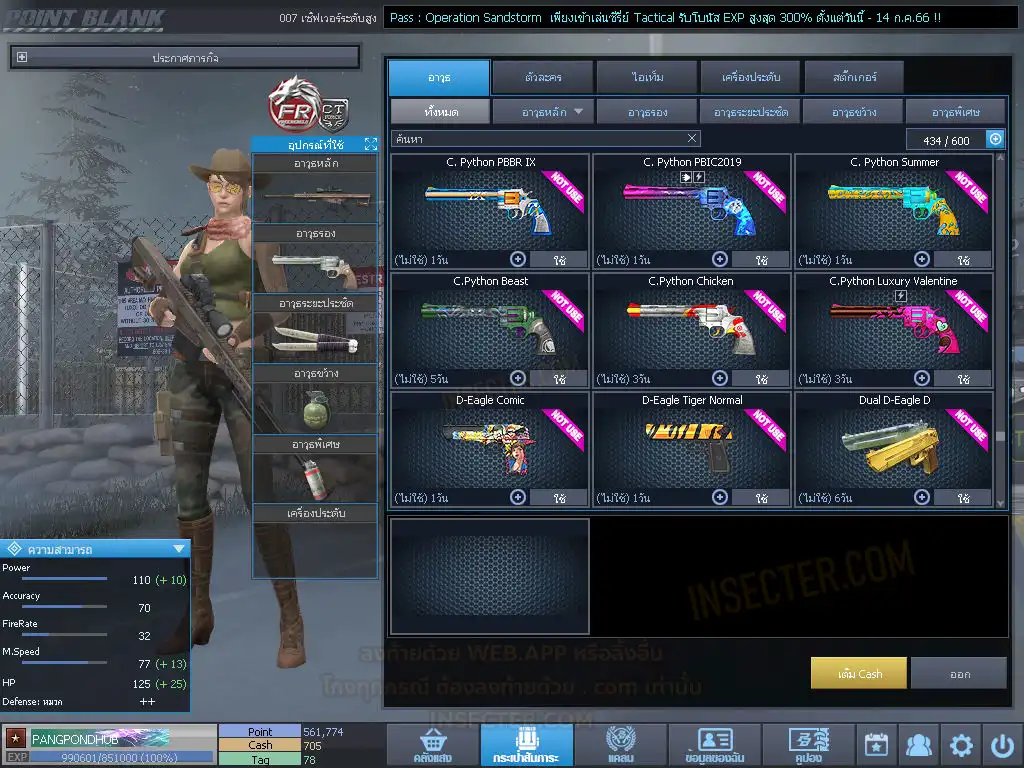Open the แคลน clan menu
This screenshot has width=1024, height=768.
point(620,746)
